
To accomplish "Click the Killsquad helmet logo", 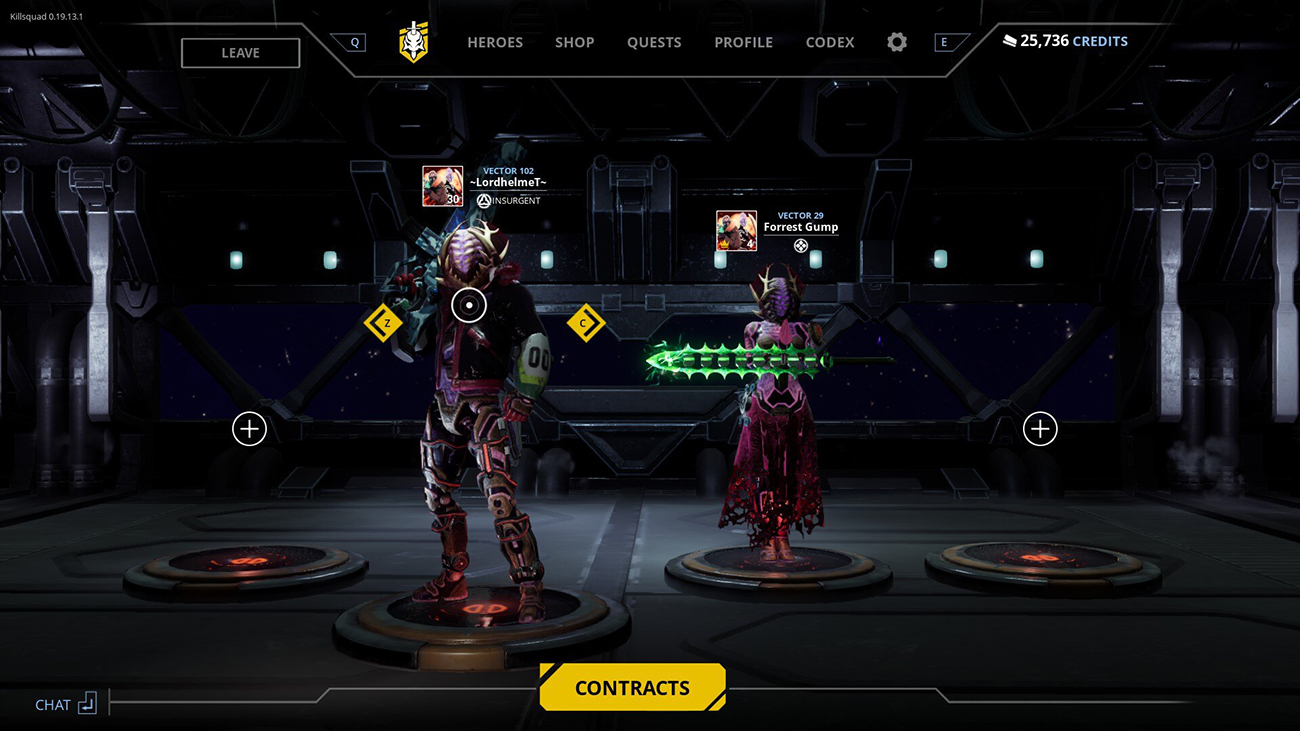I will [414, 42].
